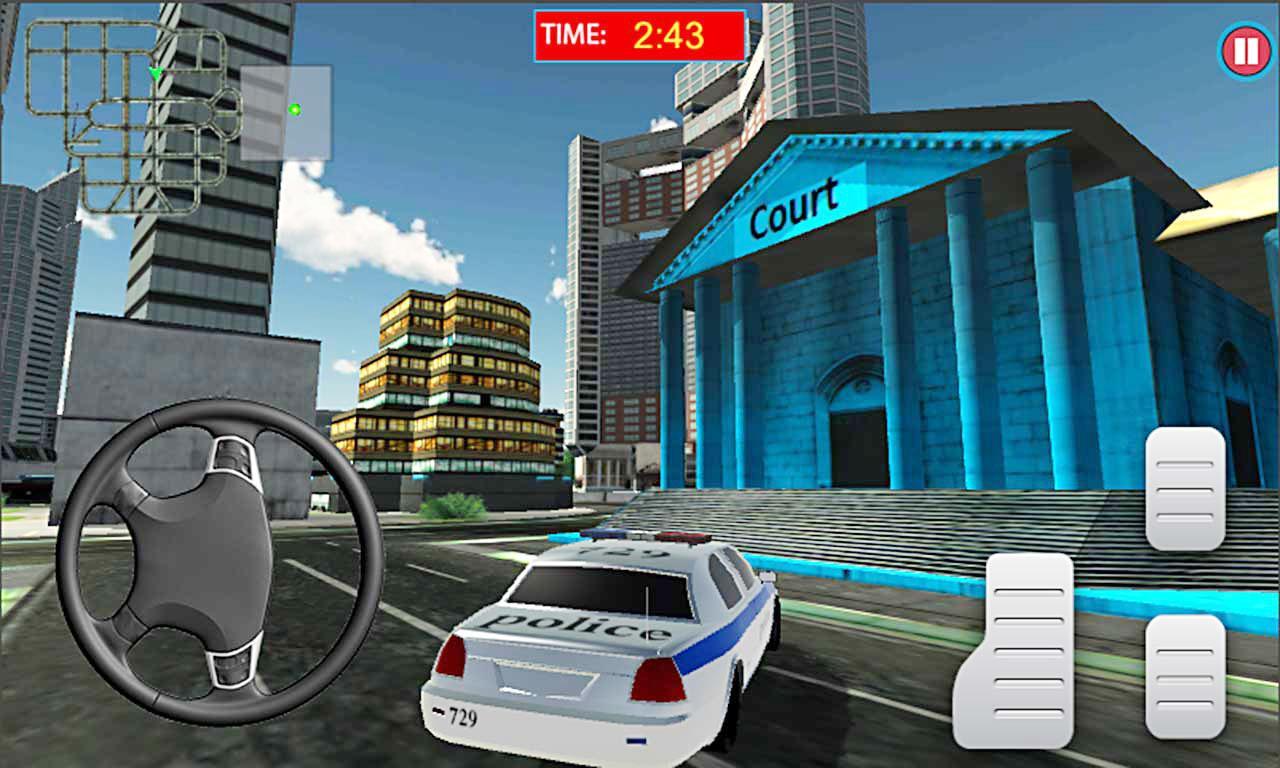Click the translucent white map overlay panel

point(287,112)
